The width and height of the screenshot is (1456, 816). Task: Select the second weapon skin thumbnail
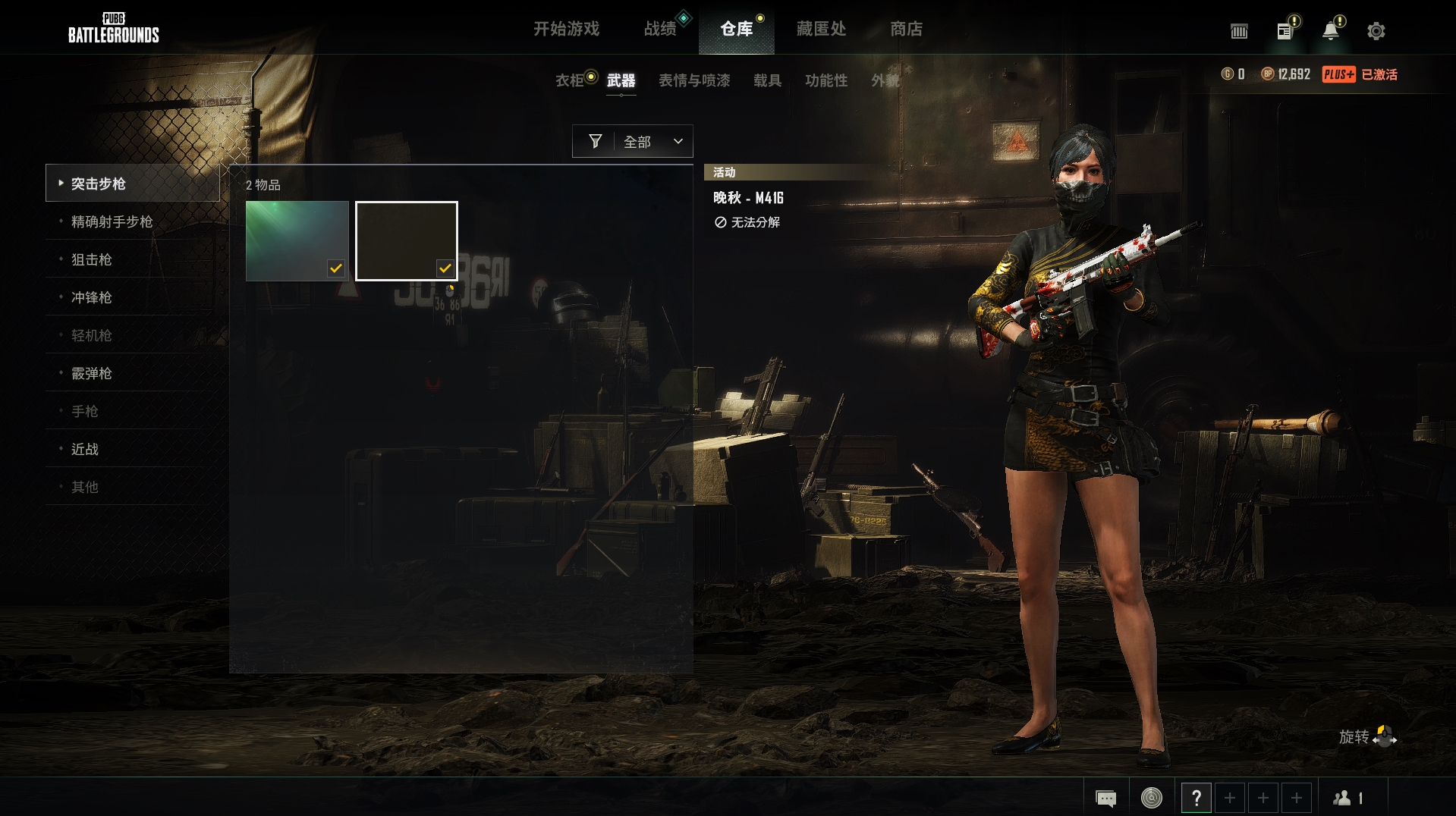(x=406, y=240)
